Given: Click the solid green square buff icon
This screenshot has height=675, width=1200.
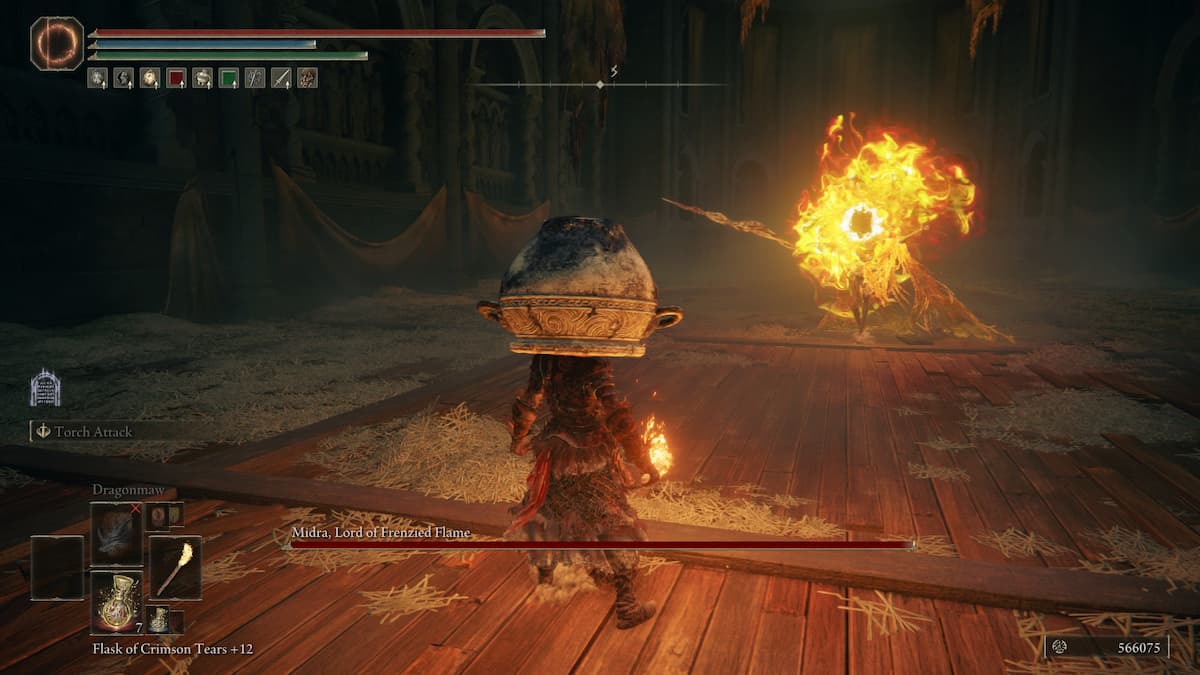Looking at the screenshot, I should coord(228,78).
